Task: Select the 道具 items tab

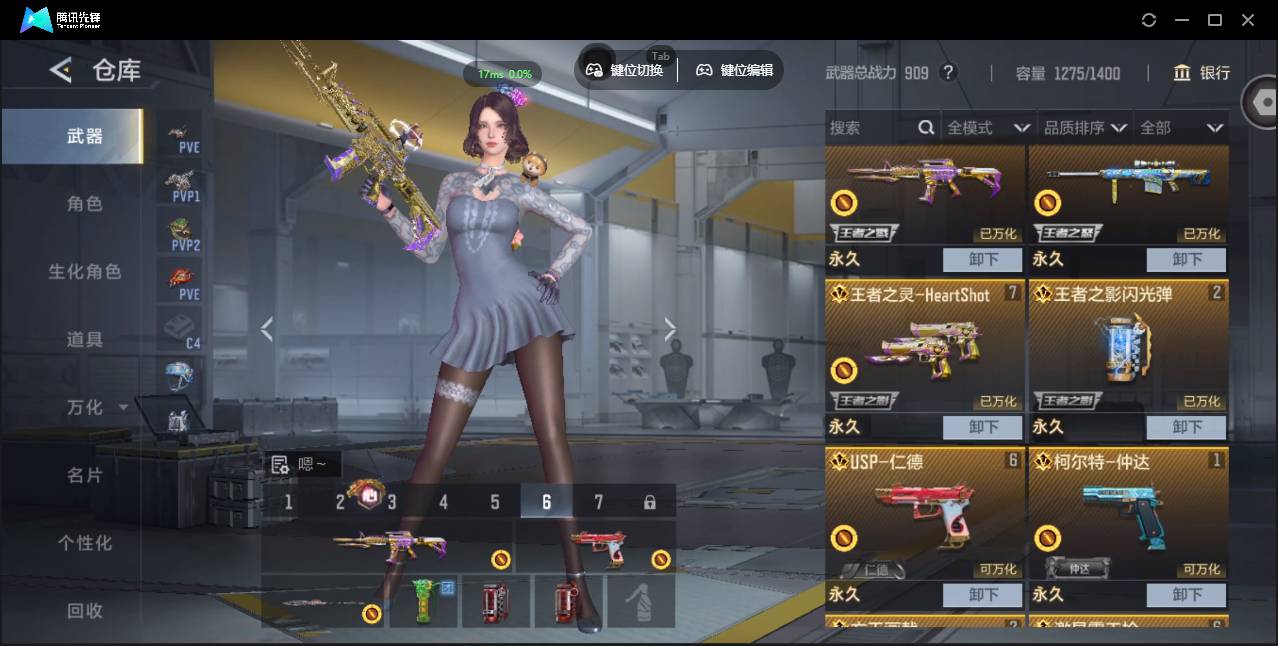Action: [x=85, y=340]
